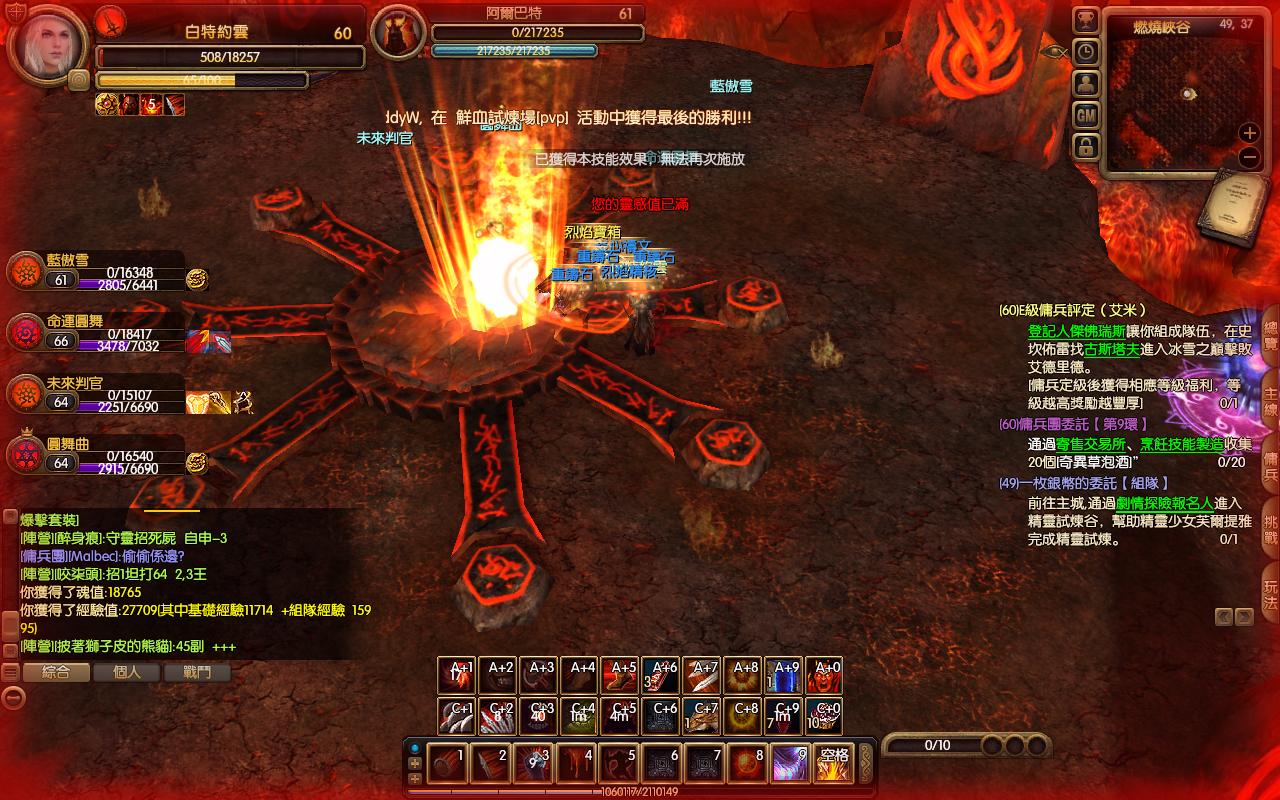Click the clock icon beside the minimap

point(1086,52)
